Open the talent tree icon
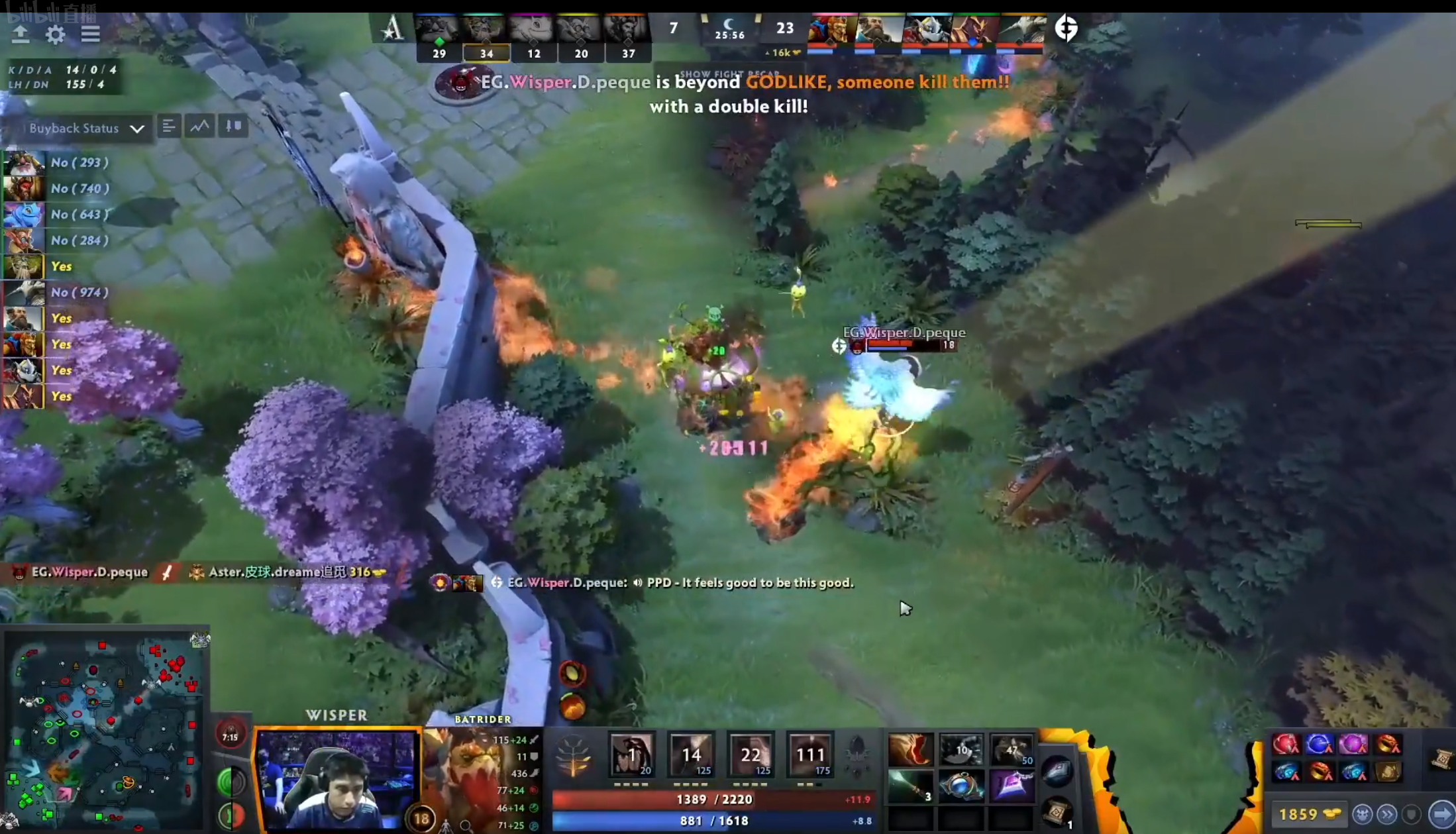 [x=572, y=755]
